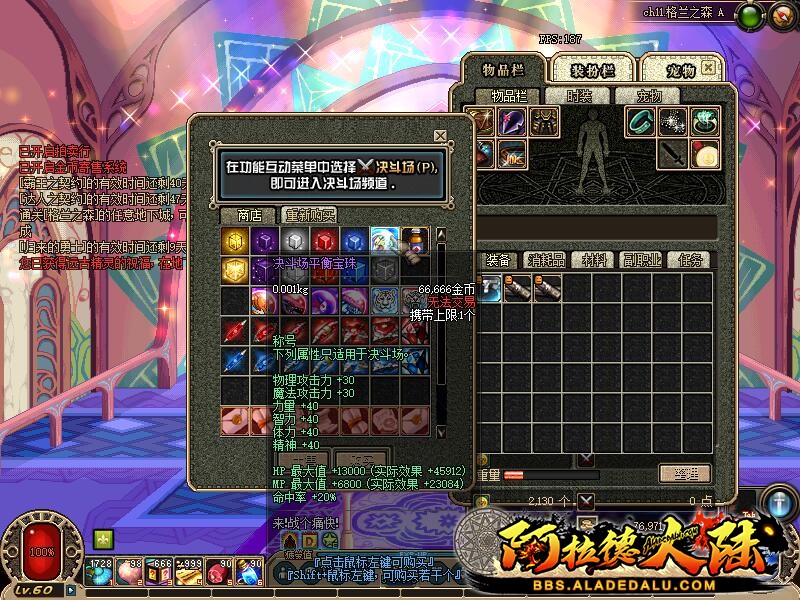Viewport: 800px width, 600px height.
Task: Click the 整理 sort inventory button
Action: 685,473
